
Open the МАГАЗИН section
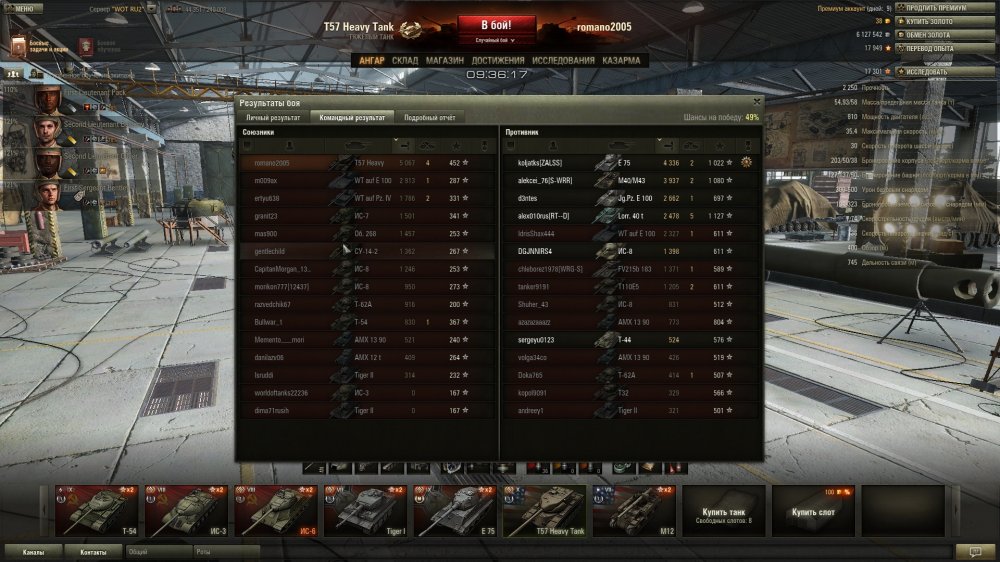coord(444,60)
